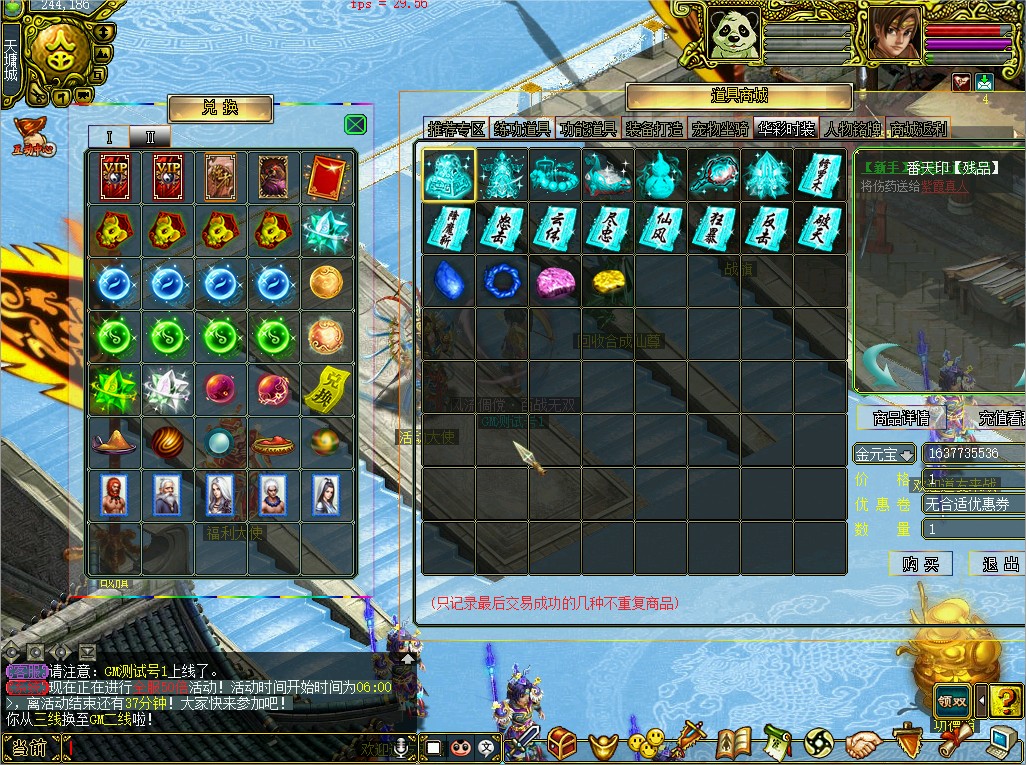This screenshot has width=1026, height=765.
Task: Open the treasure chest toolbar icon
Action: coord(561,743)
